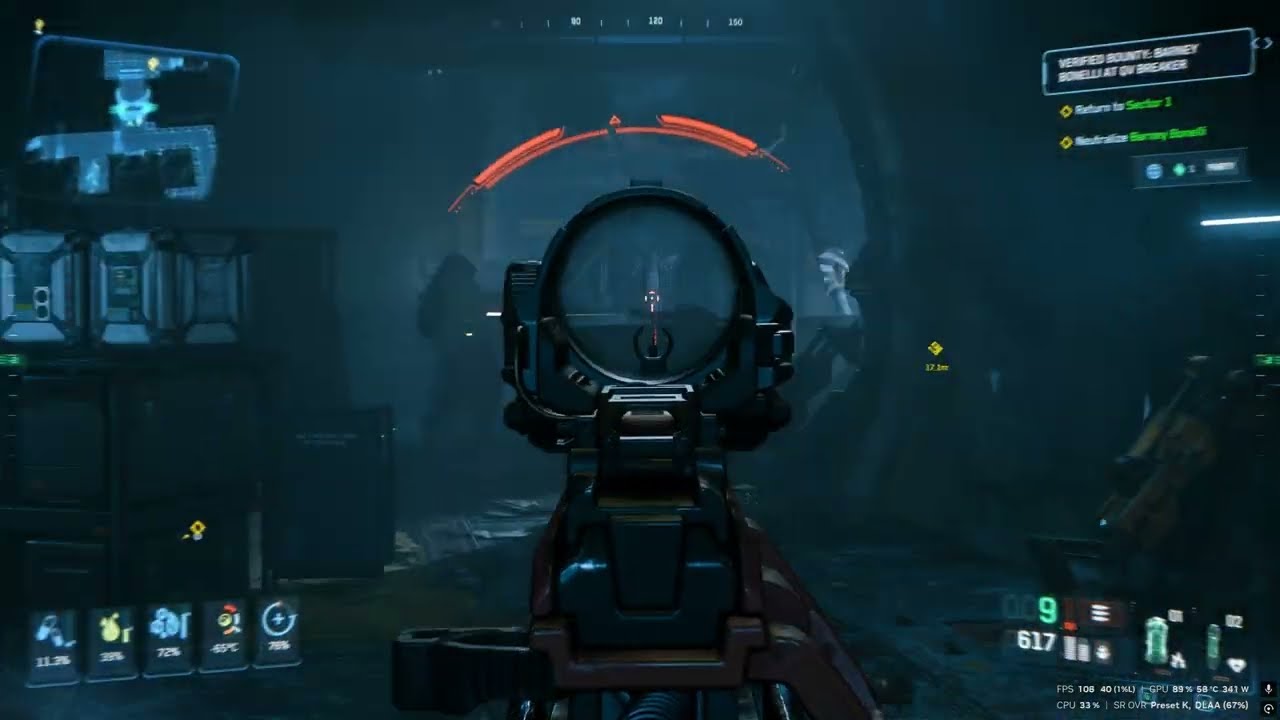
Task: Click the instant replay overlay icon
Action: [1267, 707]
